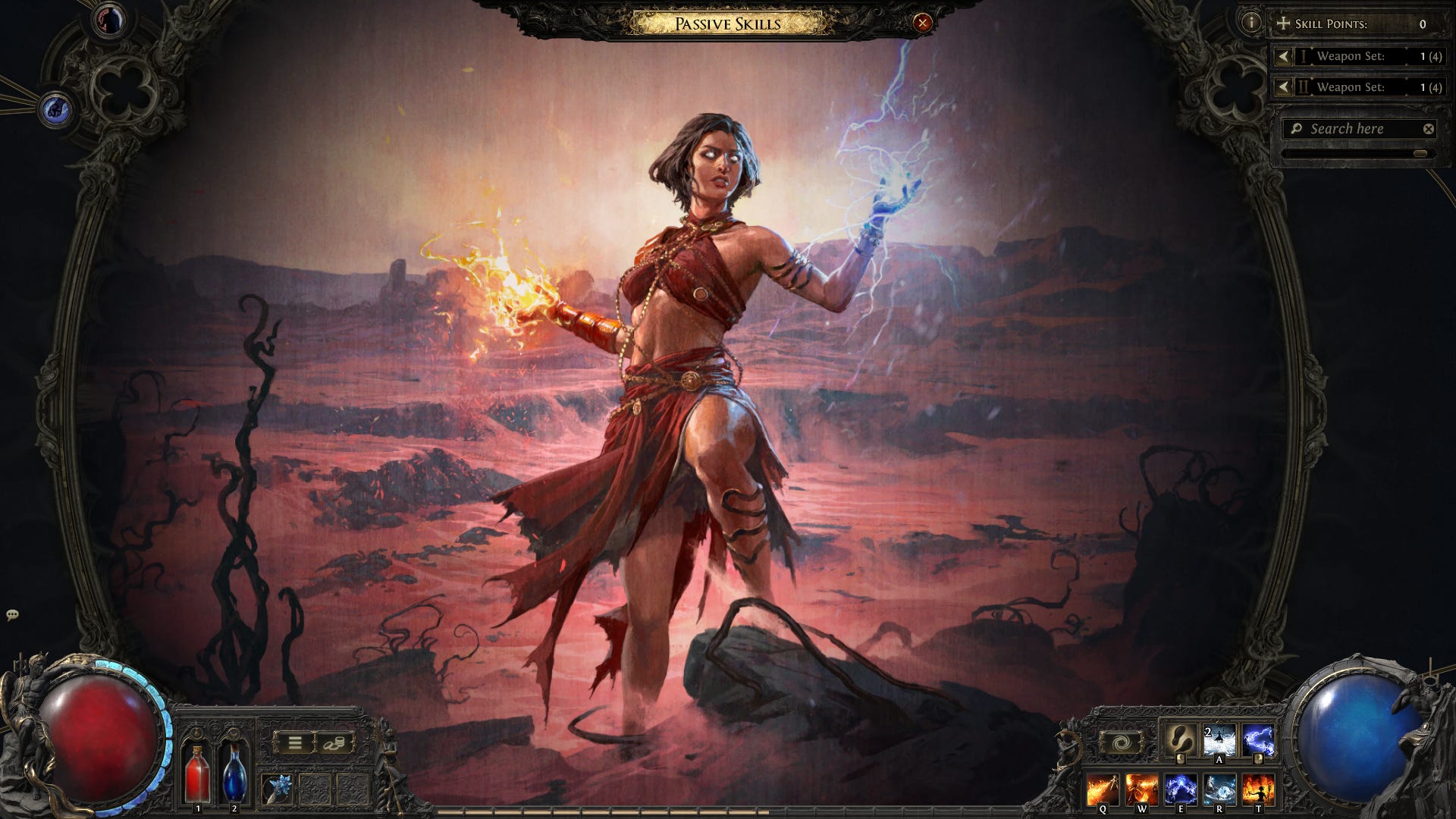
Task: Open the three-bar menu button
Action: 294,742
